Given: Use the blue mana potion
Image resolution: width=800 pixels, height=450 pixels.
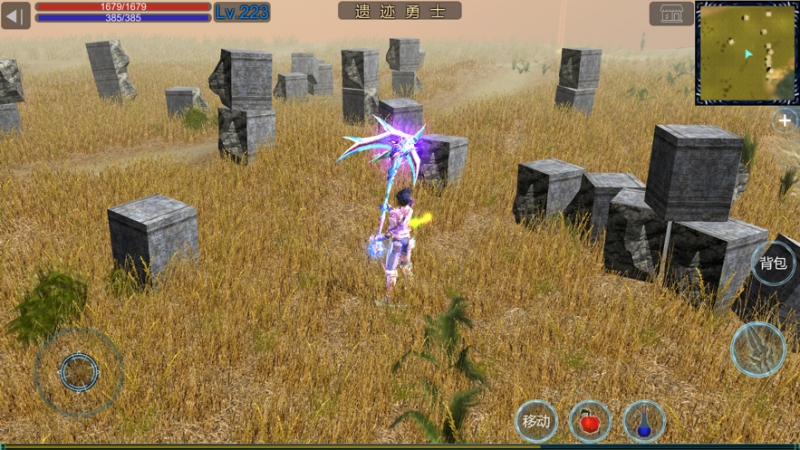Looking at the screenshot, I should [644, 421].
